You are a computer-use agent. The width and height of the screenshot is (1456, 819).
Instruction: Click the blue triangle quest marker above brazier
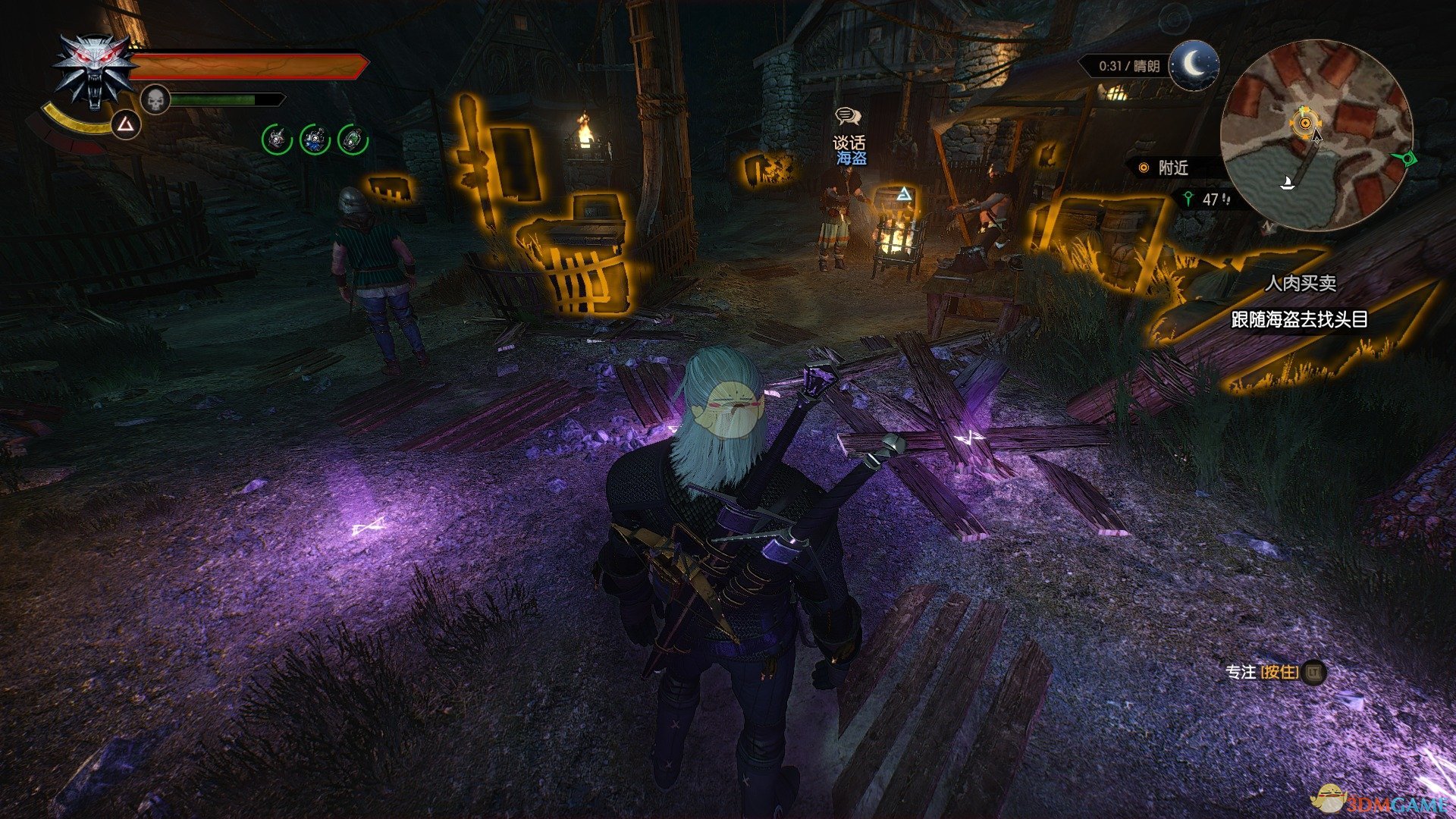click(x=902, y=194)
